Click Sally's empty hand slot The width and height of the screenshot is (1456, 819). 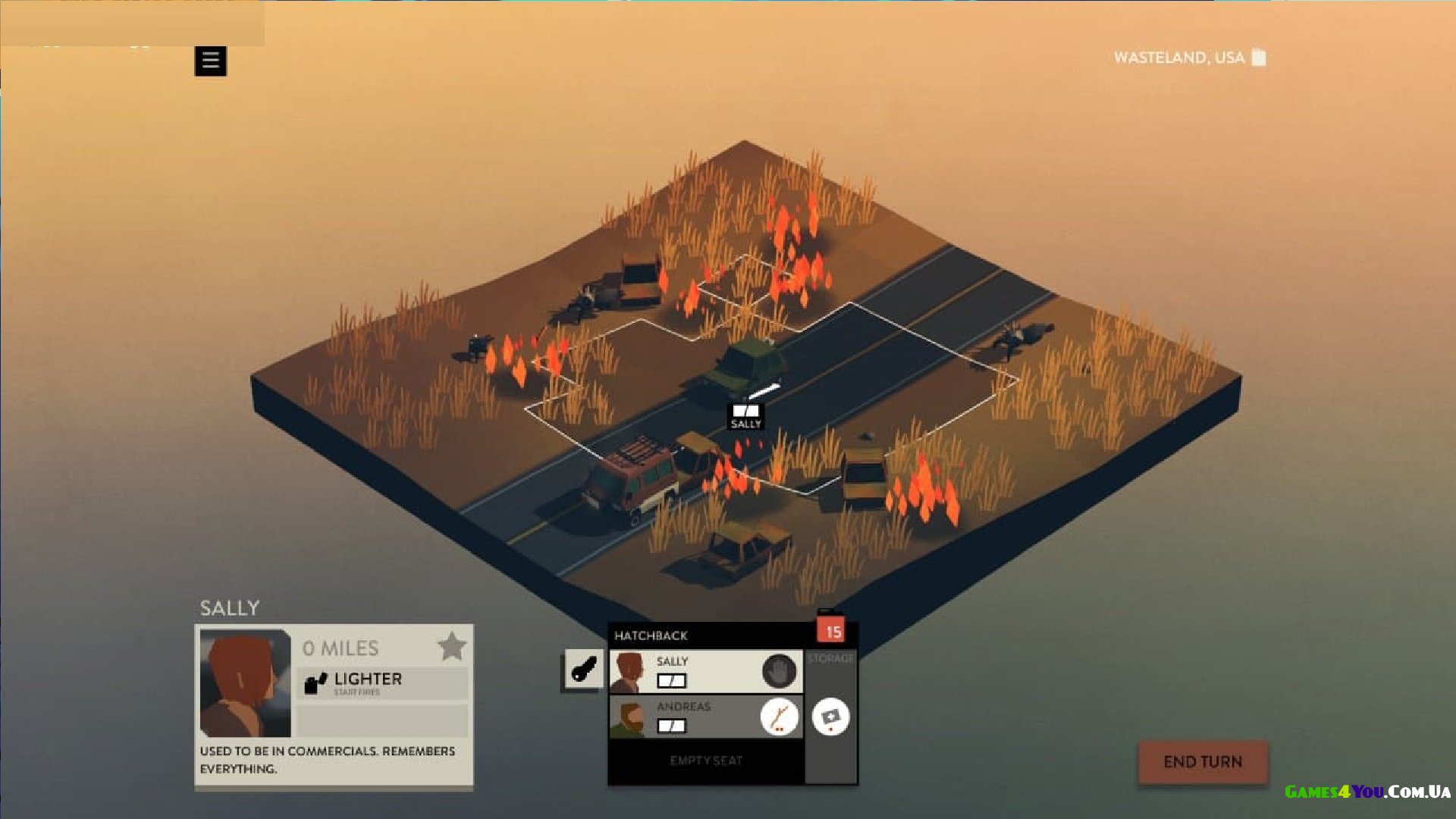coord(779,671)
